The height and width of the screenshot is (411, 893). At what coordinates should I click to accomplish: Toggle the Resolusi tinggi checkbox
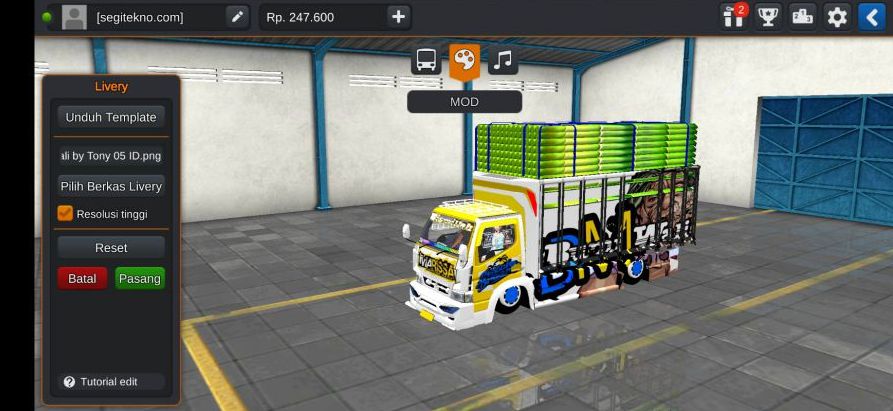(66, 213)
